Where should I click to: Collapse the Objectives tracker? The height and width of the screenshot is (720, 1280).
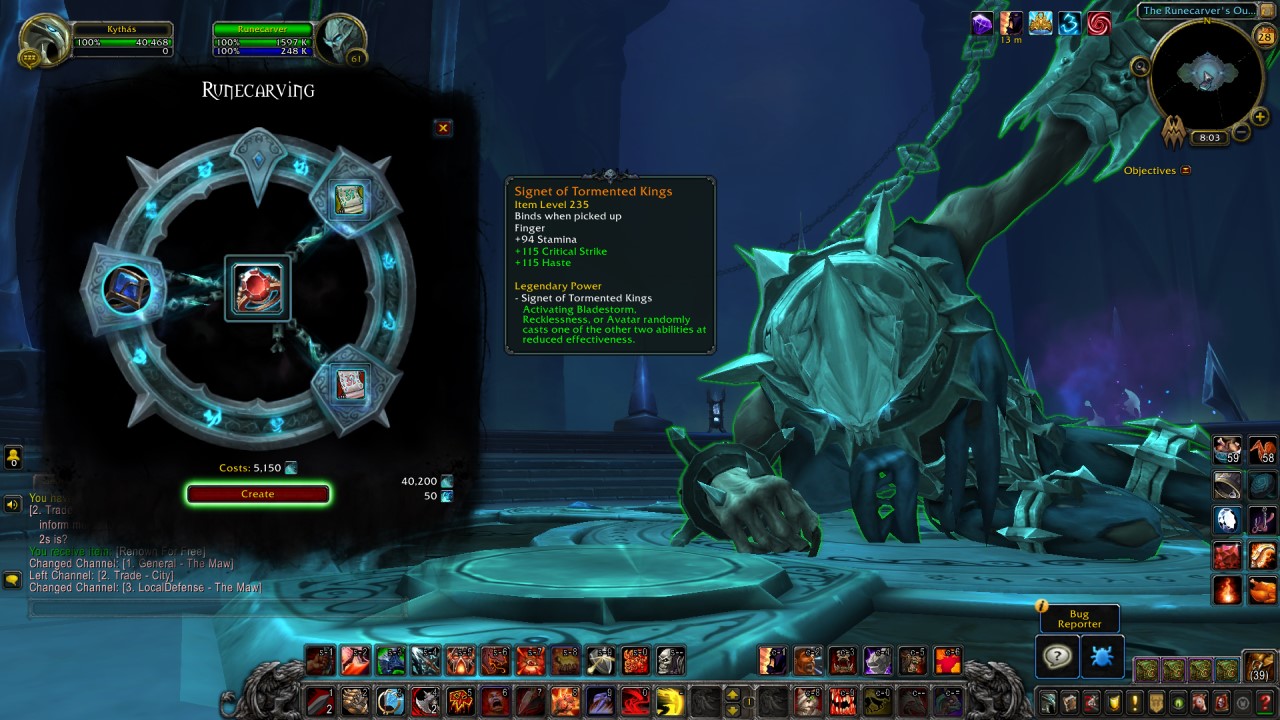click(1186, 170)
